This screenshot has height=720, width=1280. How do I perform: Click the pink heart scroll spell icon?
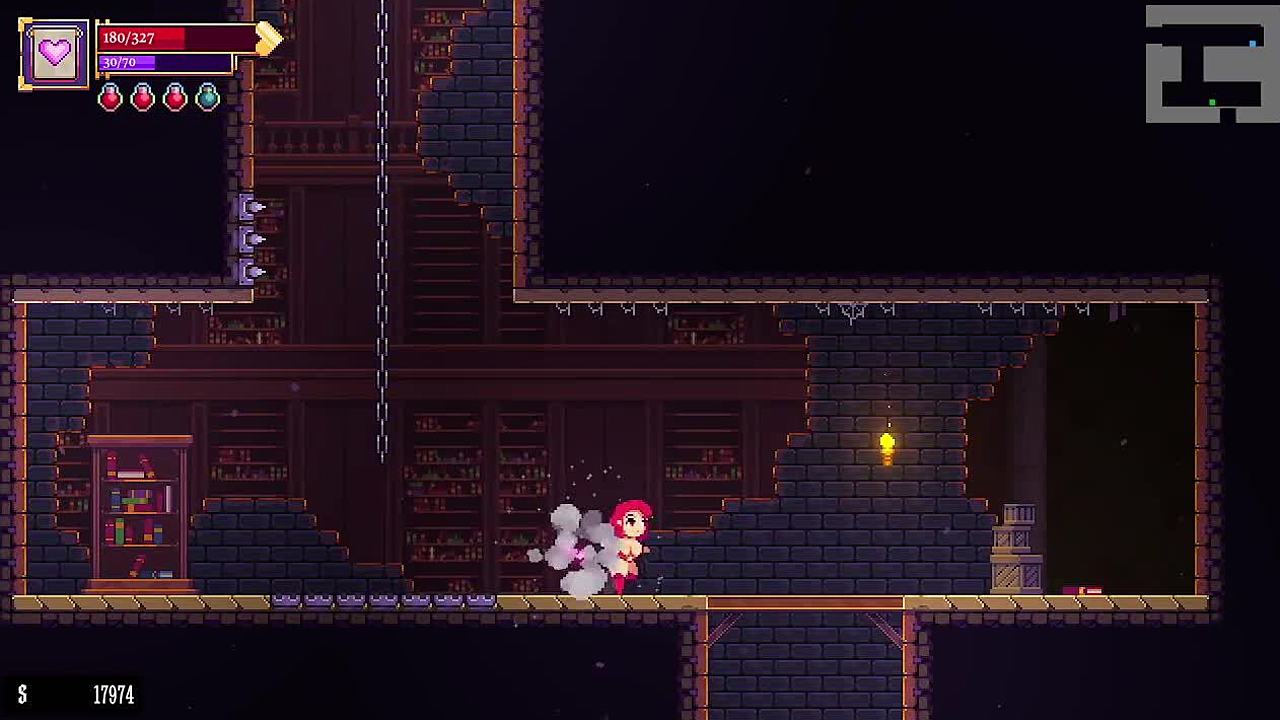(54, 54)
